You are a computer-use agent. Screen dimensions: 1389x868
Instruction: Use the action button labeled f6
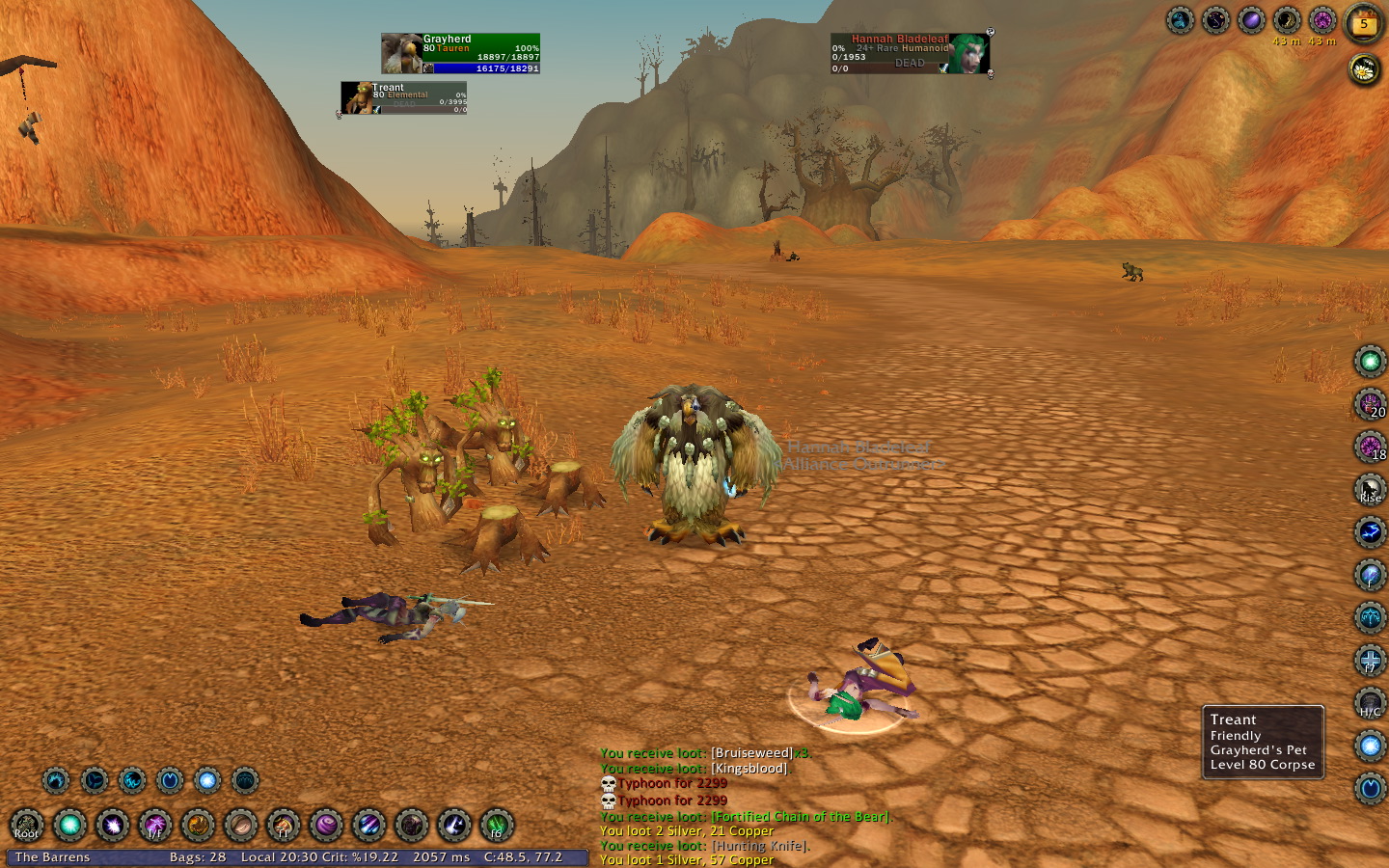click(x=497, y=826)
